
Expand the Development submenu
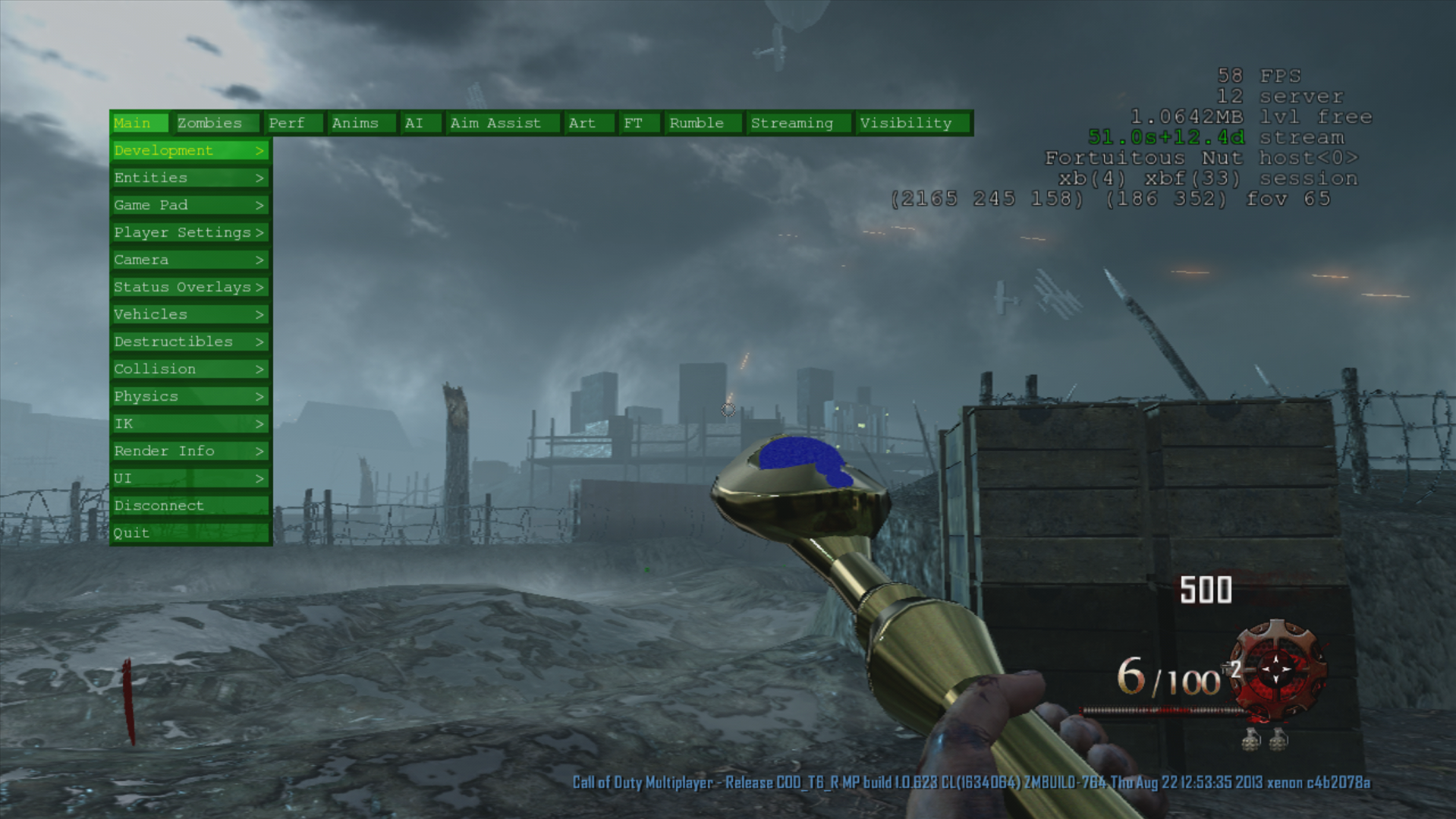190,150
